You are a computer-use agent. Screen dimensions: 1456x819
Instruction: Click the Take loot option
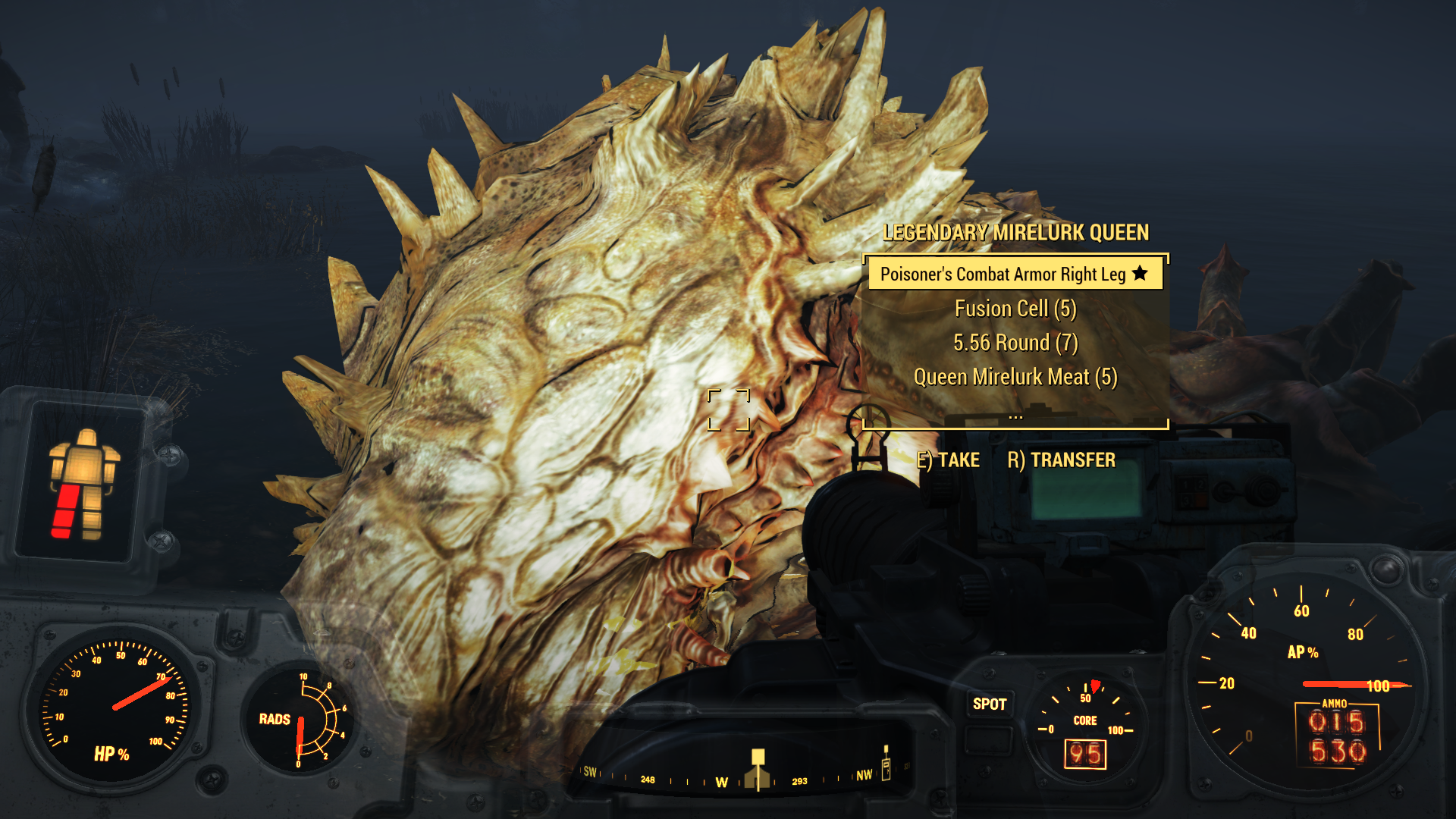coord(948,460)
